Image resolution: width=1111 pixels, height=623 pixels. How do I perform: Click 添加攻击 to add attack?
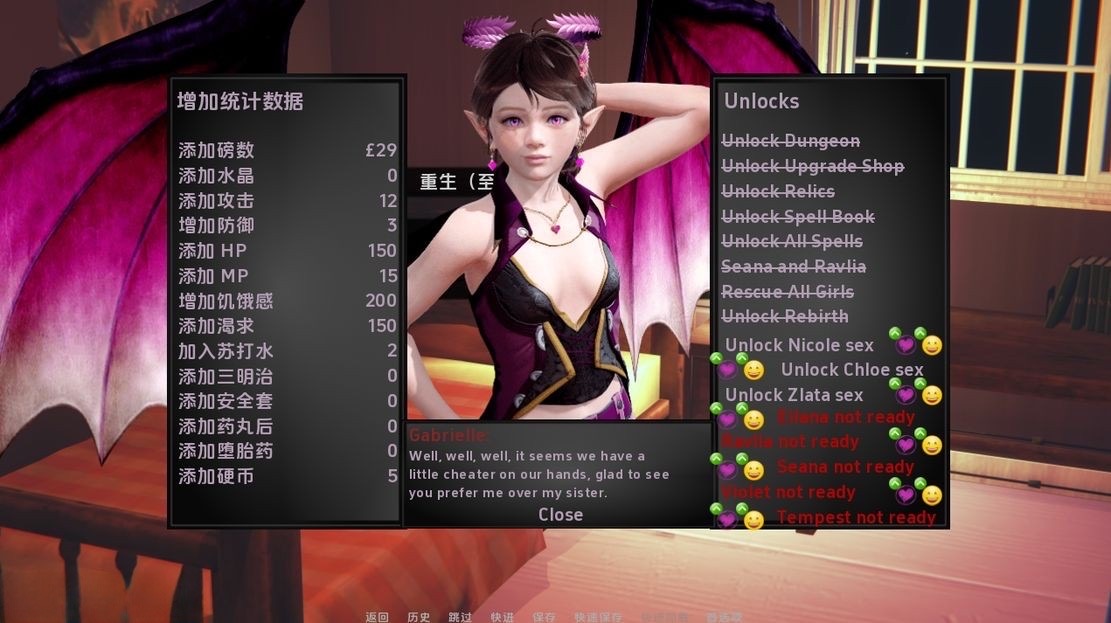pyautogui.click(x=216, y=200)
